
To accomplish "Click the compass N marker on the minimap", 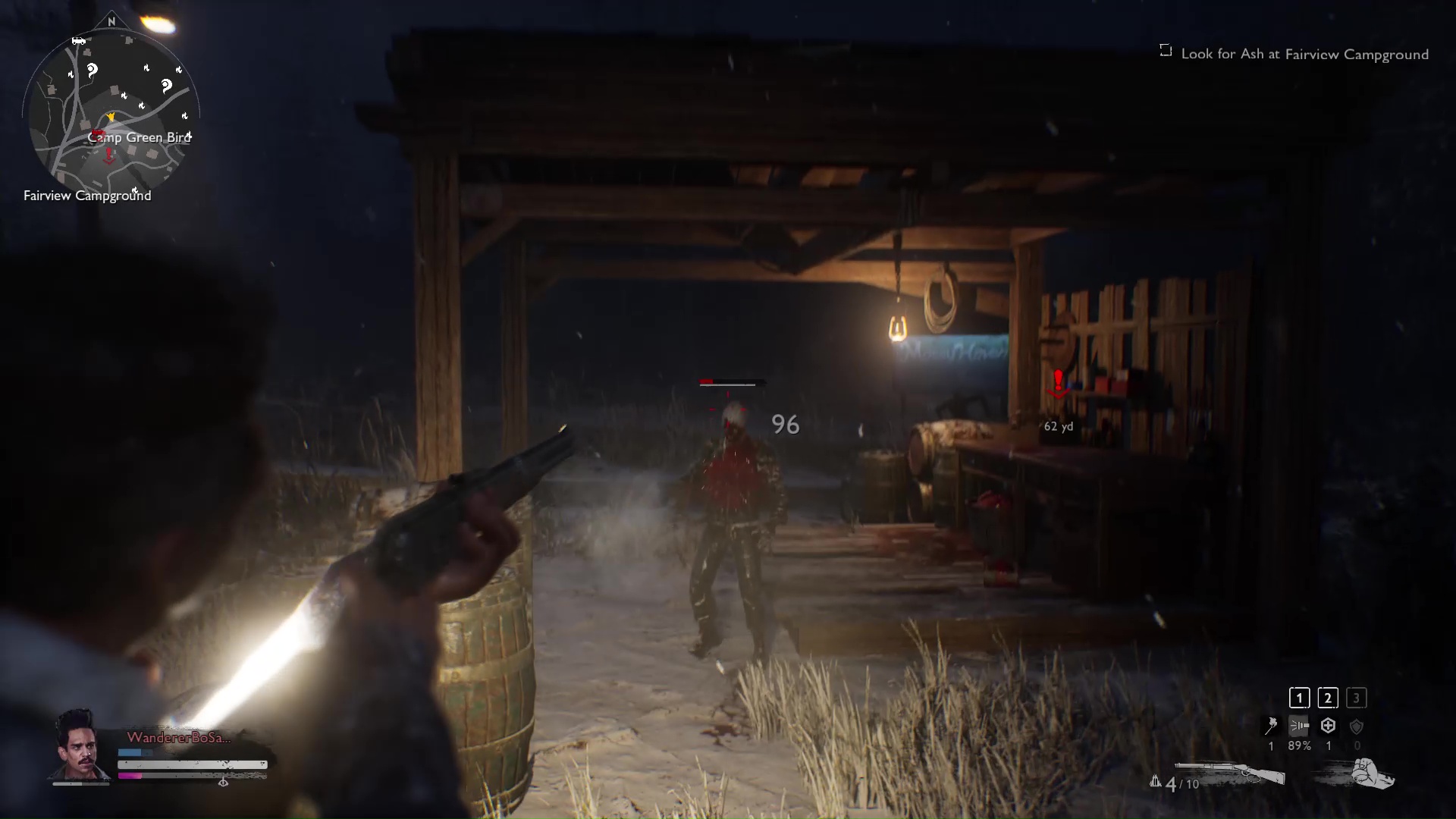I will [x=112, y=23].
